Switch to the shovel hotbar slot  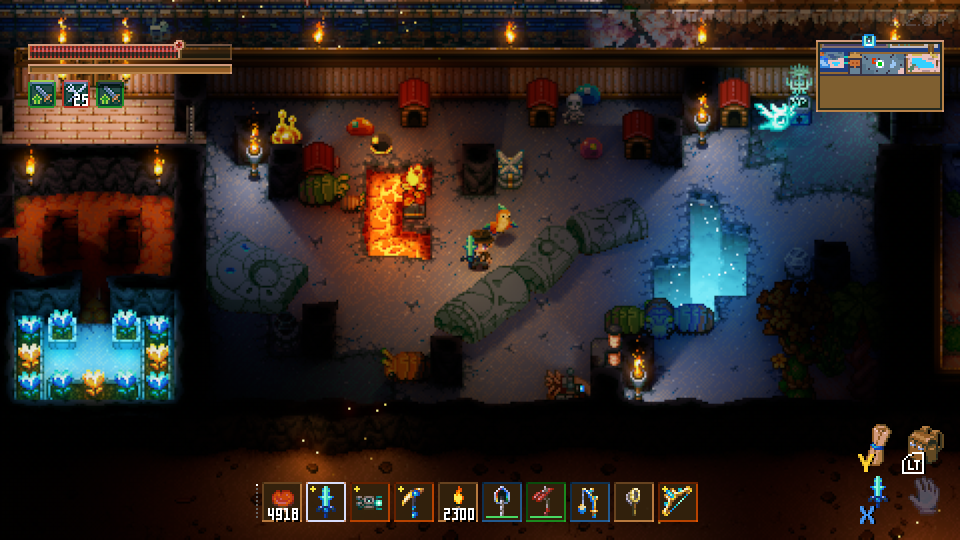point(502,502)
